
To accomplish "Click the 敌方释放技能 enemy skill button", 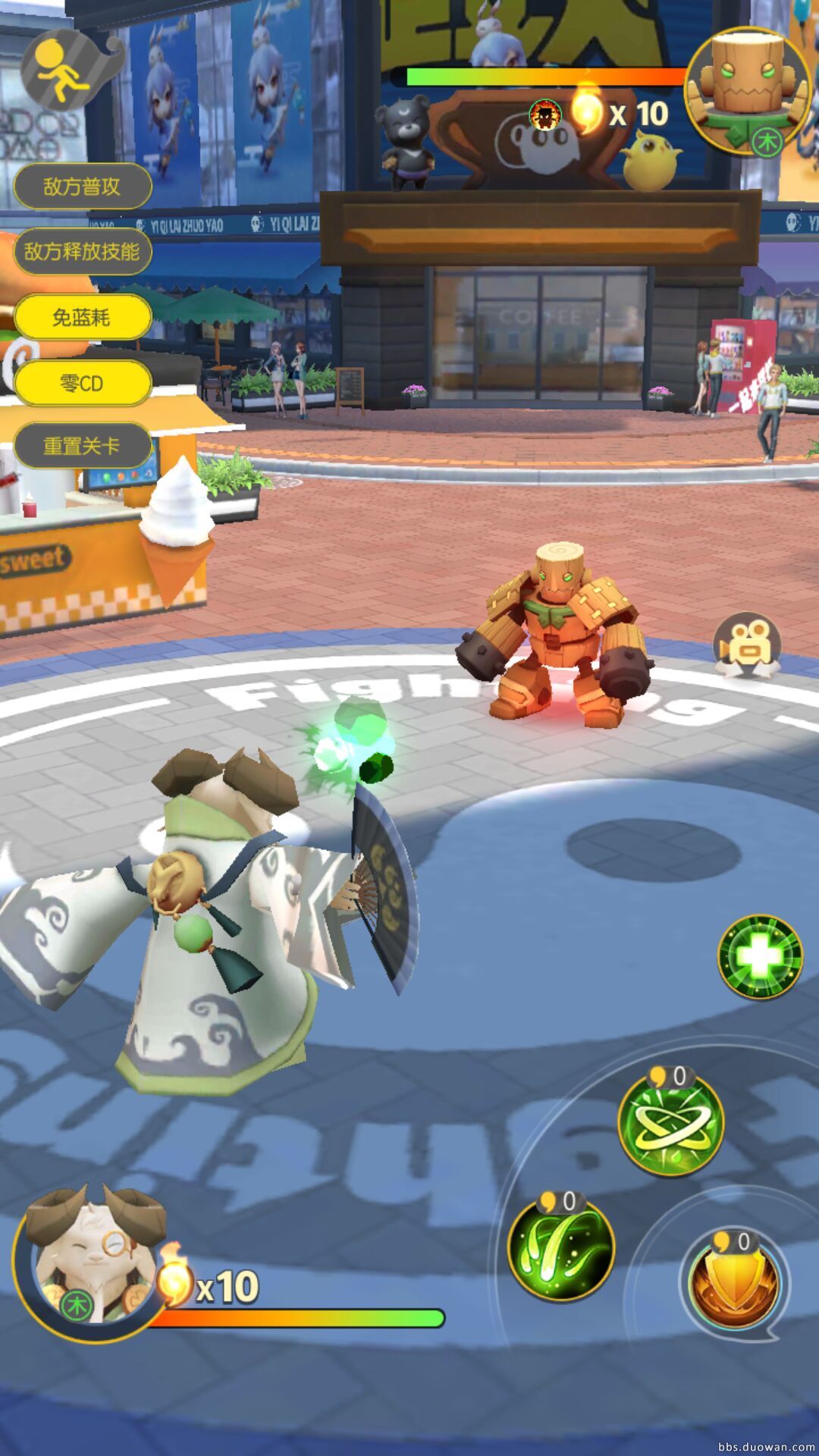I will (82, 252).
